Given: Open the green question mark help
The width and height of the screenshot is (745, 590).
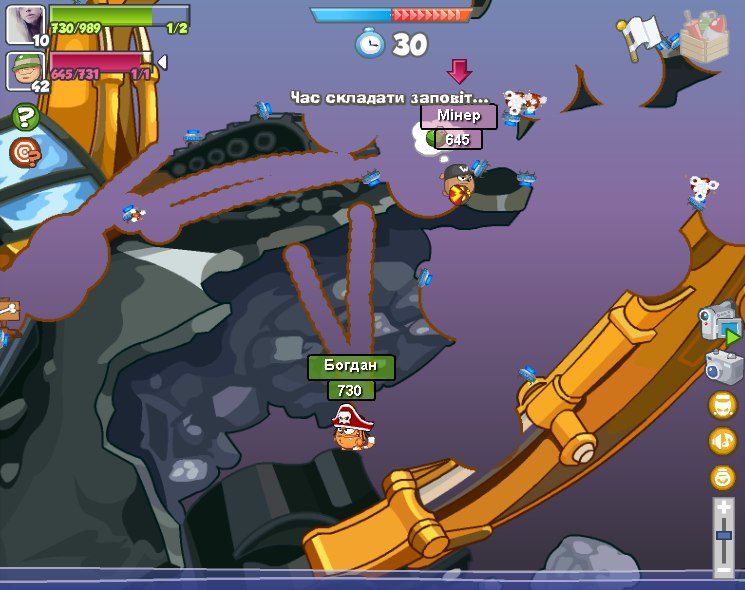Looking at the screenshot, I should pos(25,118).
